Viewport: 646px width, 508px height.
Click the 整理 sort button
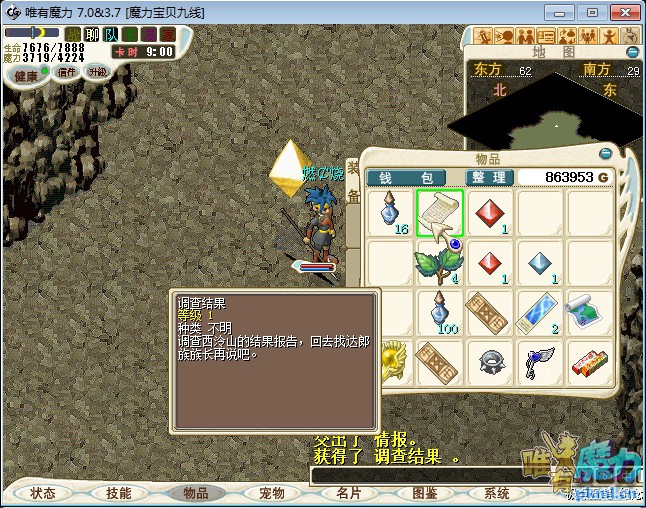[x=489, y=177]
